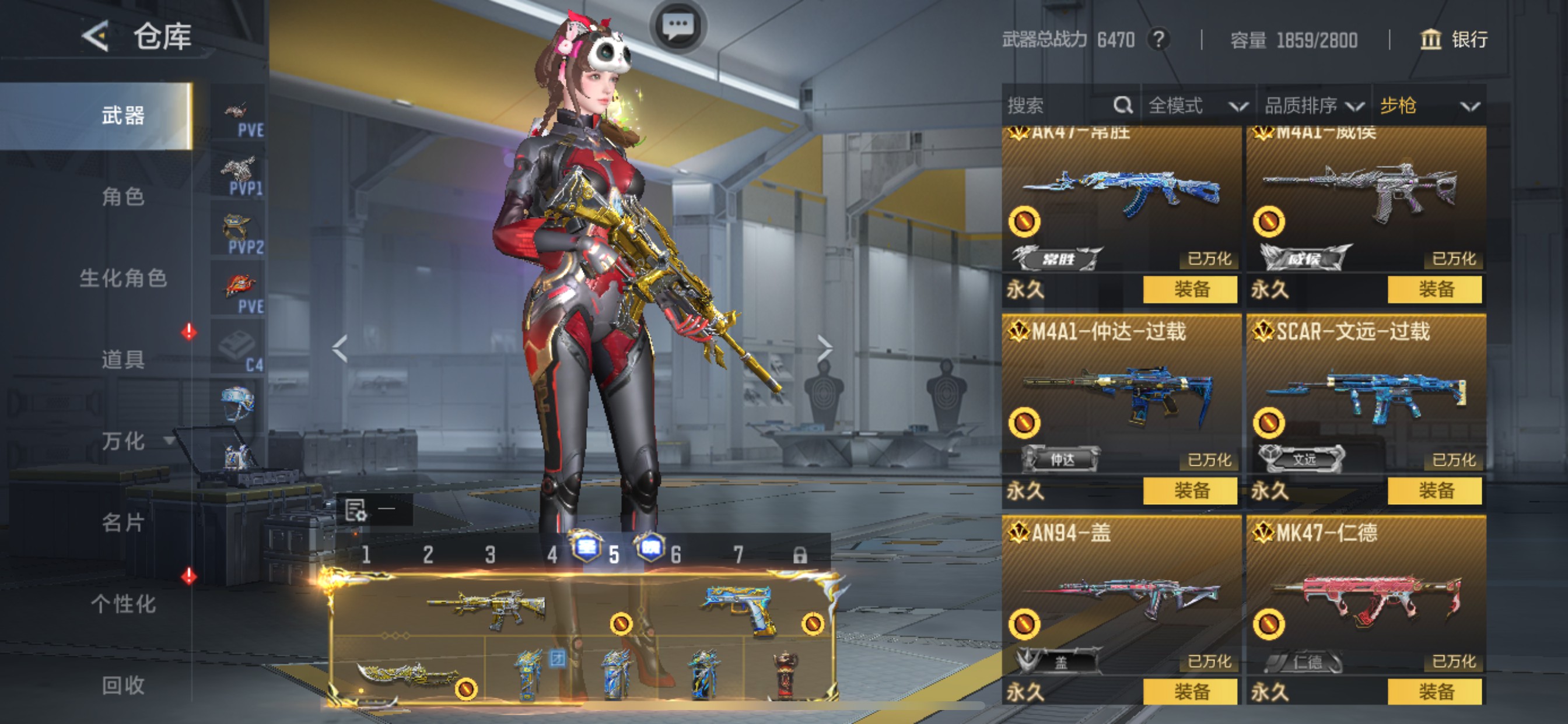The image size is (1568, 724).
Task: Open the 生化角色 category
Action: (x=123, y=278)
